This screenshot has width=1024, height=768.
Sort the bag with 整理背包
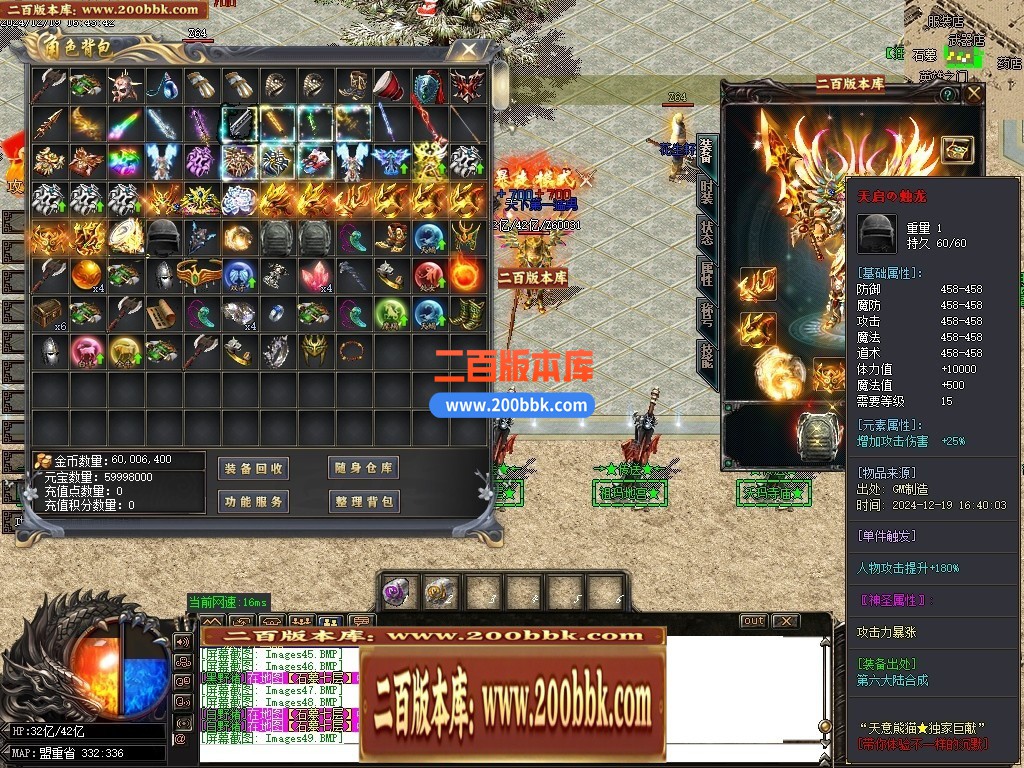click(364, 501)
